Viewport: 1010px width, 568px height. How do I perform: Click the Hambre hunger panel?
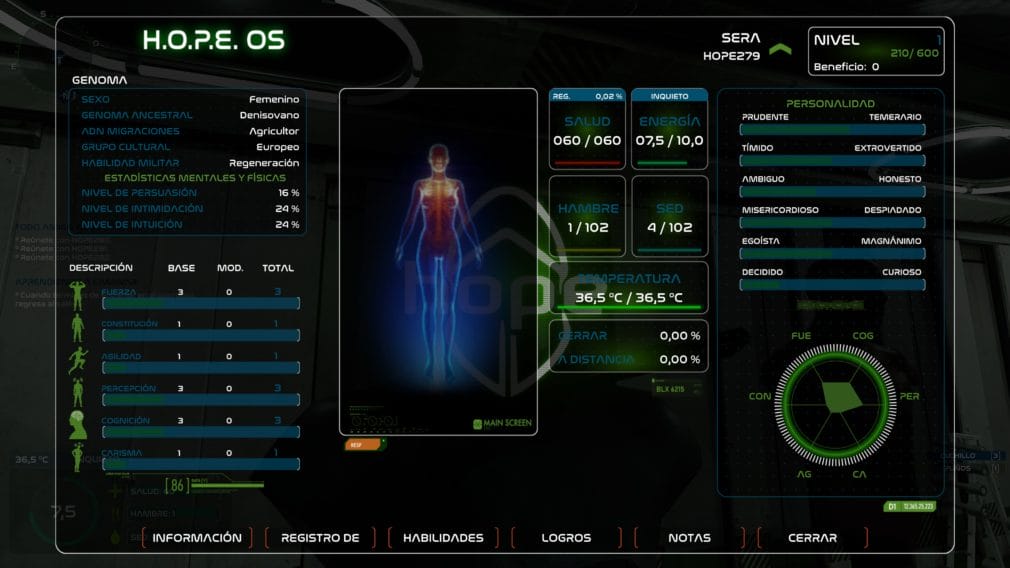587,217
